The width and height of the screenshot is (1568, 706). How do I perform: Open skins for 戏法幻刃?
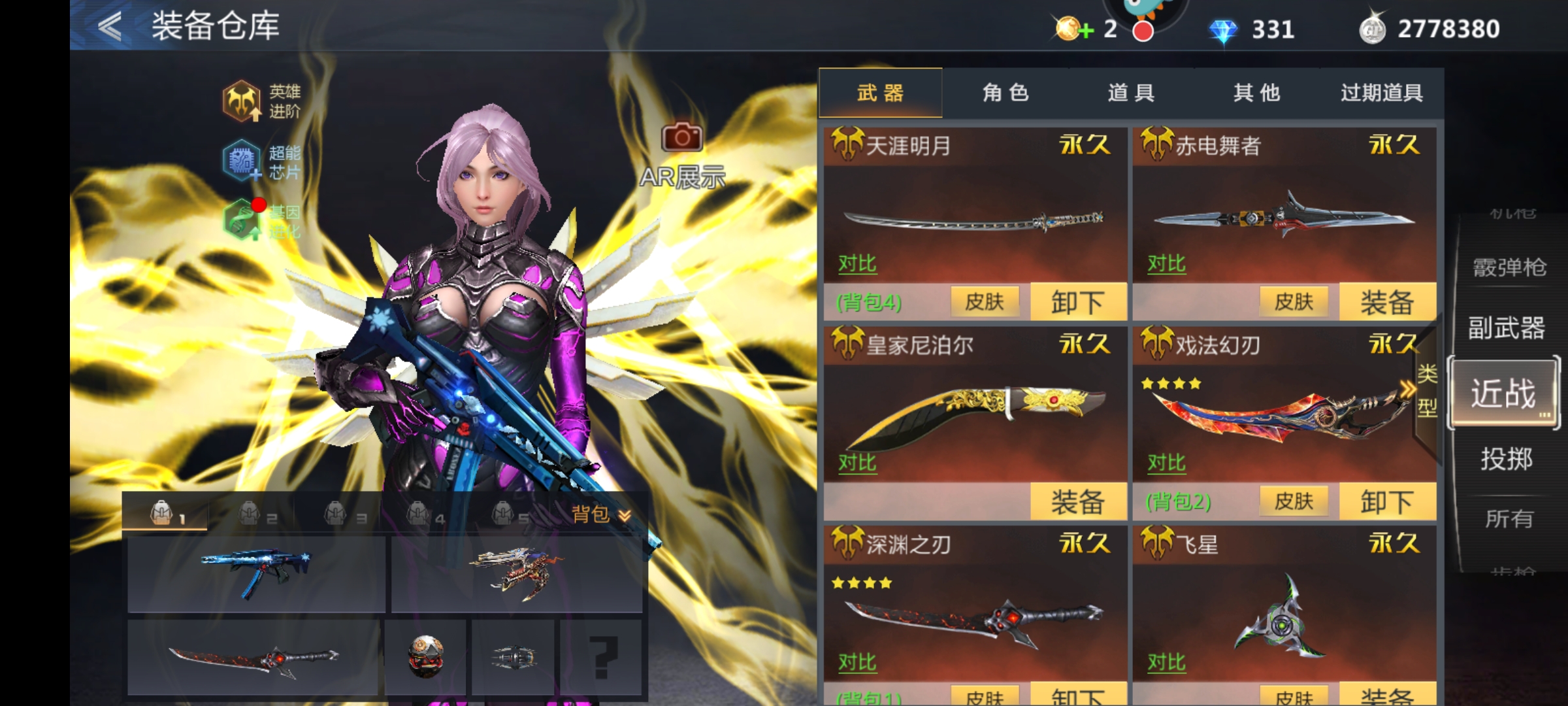pyautogui.click(x=1294, y=501)
